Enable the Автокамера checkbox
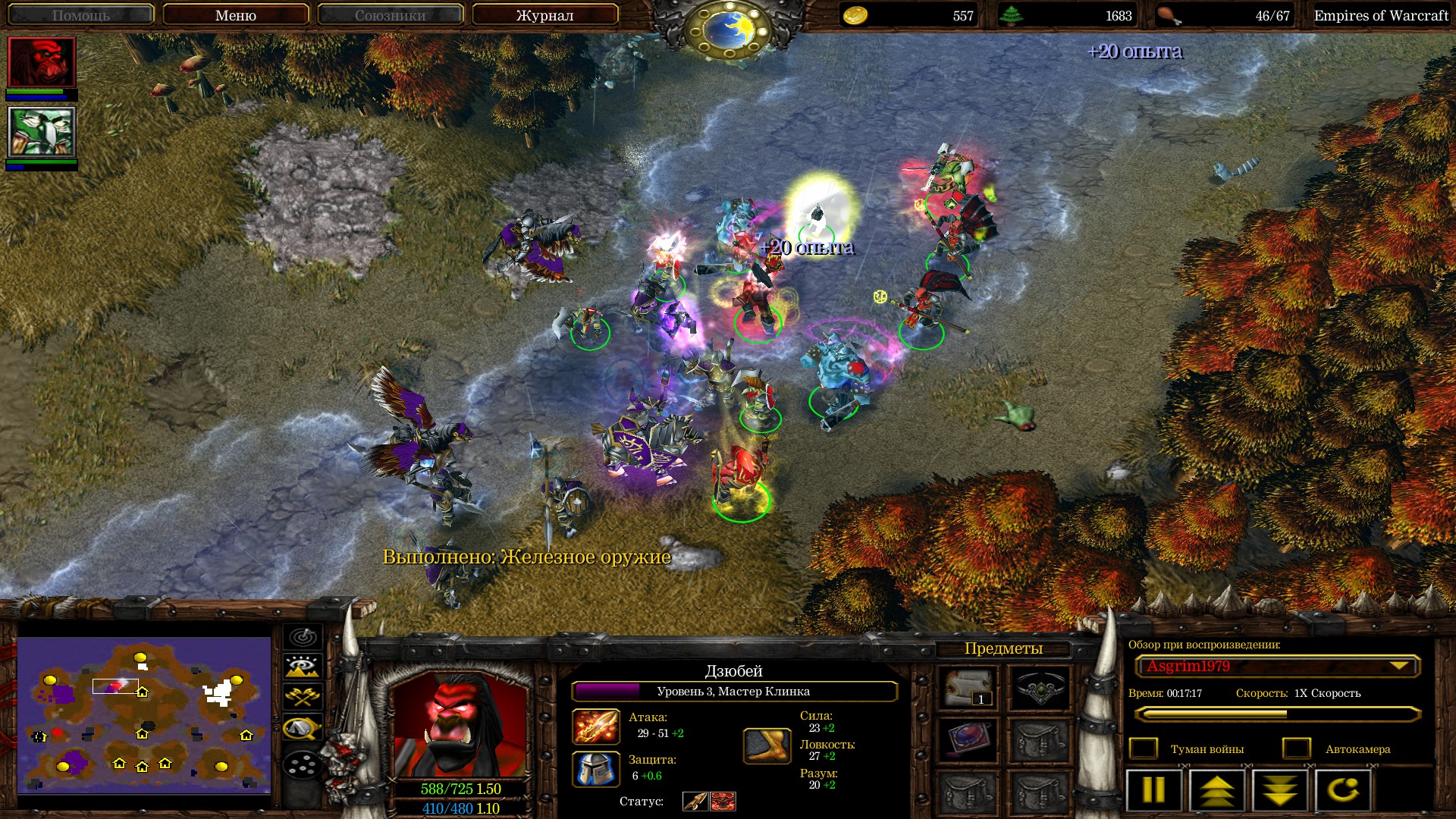Screen dimensions: 1456x819 coord(1297,749)
